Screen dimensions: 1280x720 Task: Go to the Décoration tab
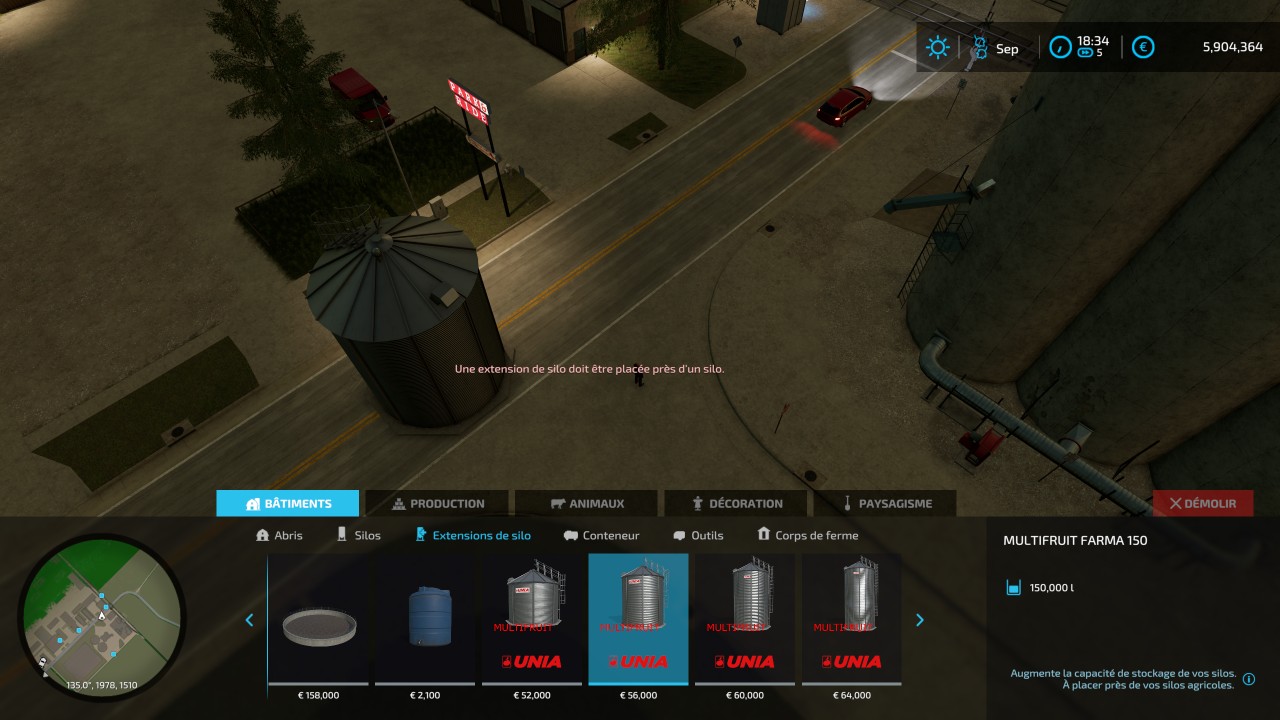pos(736,504)
